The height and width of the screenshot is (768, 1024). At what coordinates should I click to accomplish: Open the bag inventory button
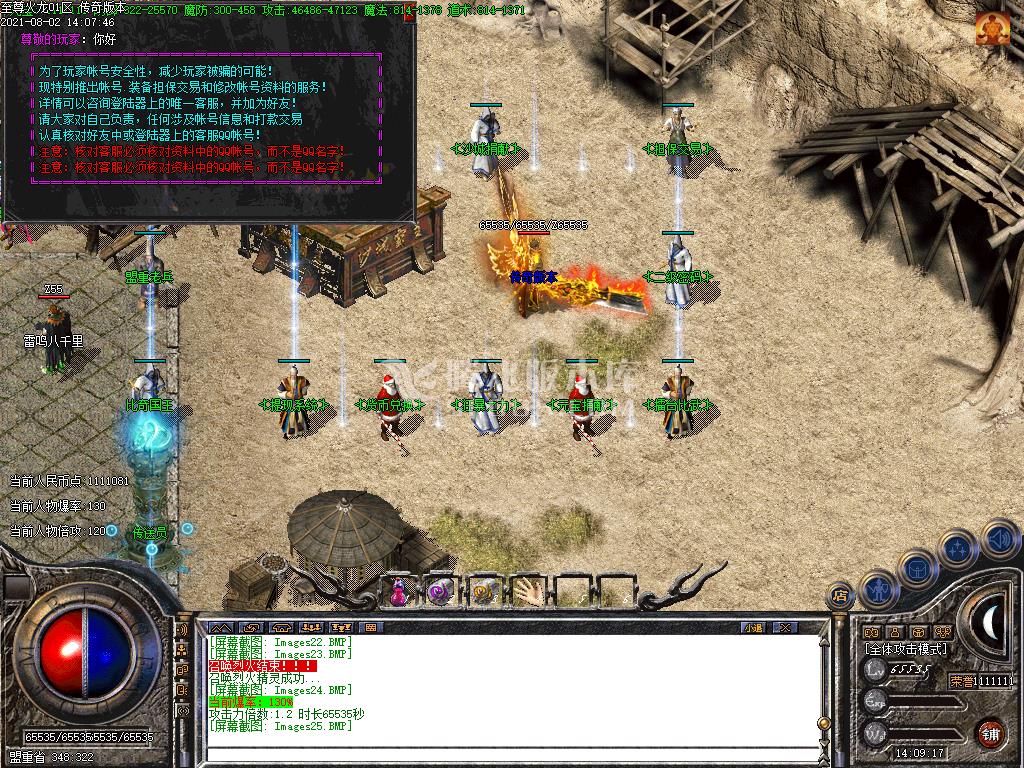pos(917,569)
